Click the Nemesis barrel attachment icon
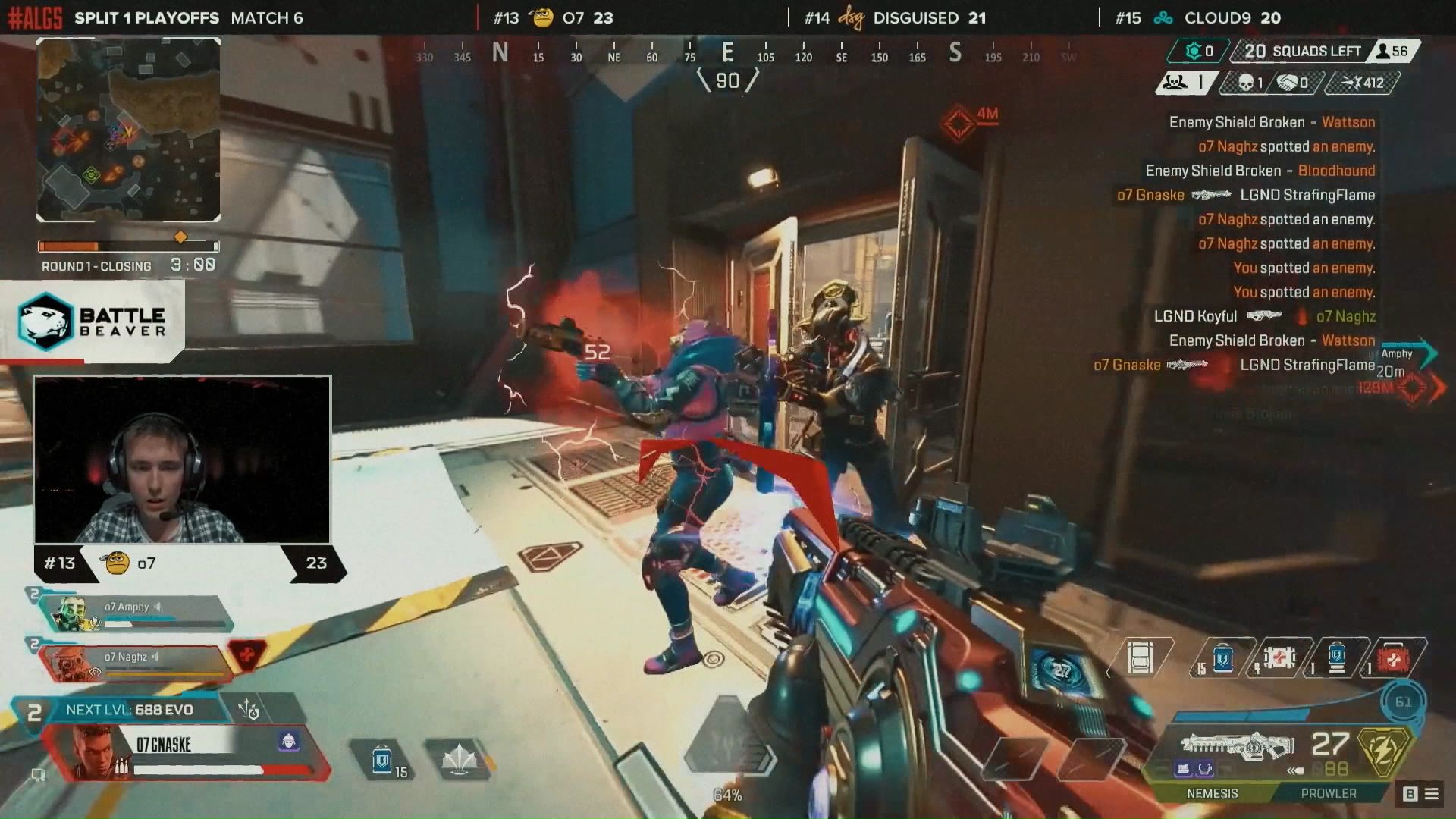 (1183, 770)
